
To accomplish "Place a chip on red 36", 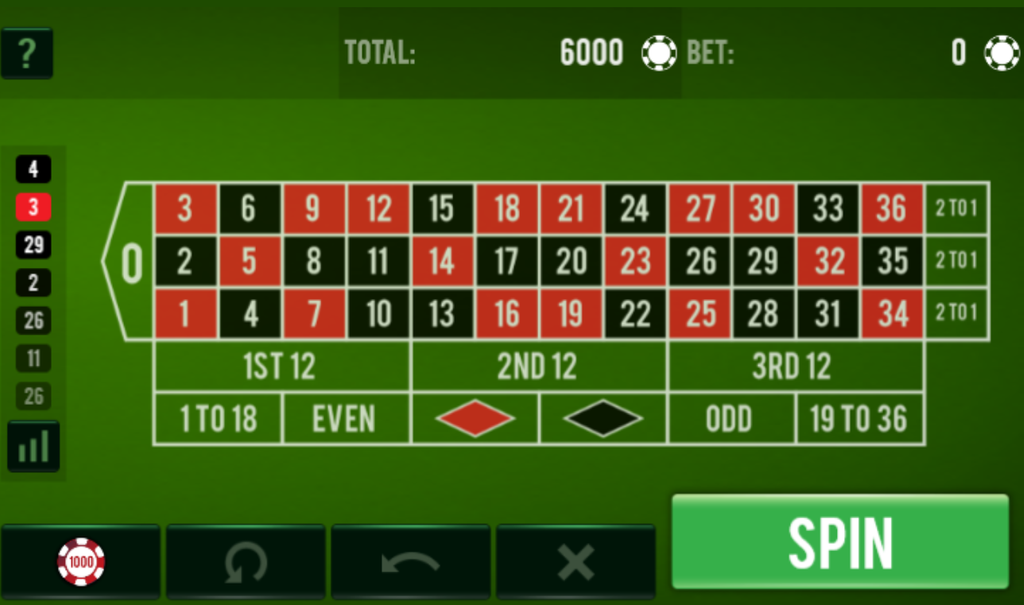I will pos(891,209).
